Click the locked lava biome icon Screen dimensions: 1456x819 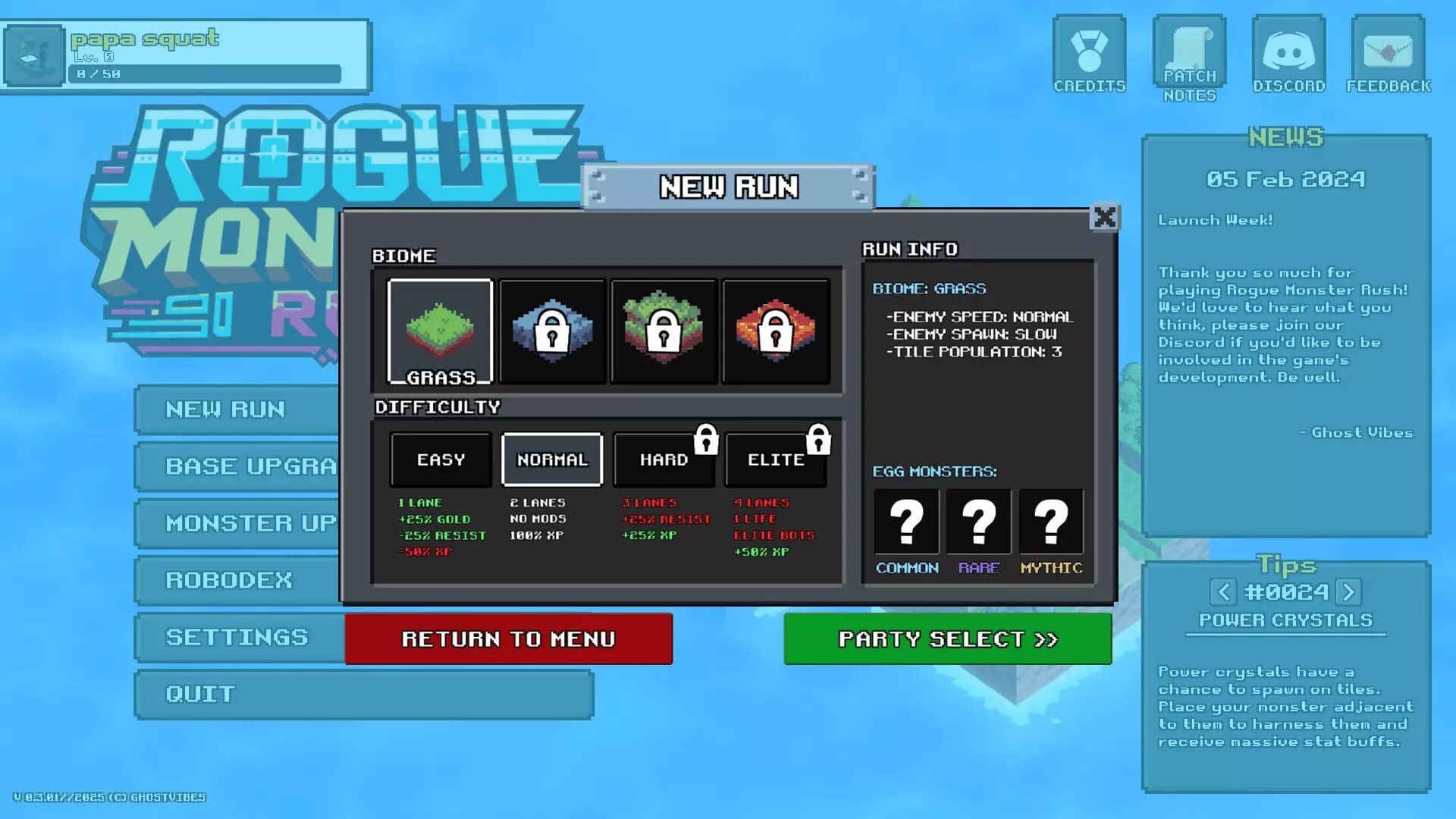(x=775, y=330)
